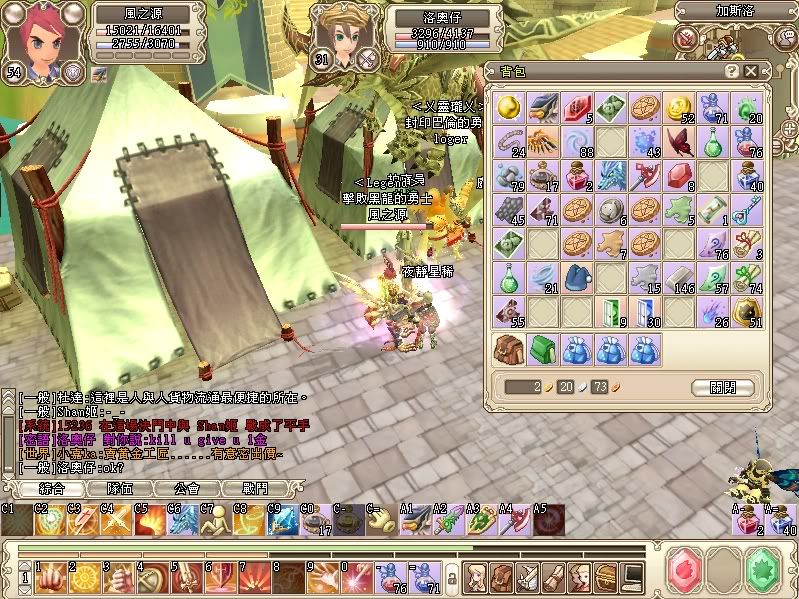Image resolution: width=799 pixels, height=599 pixels.
Task: Select the butterfly wings item
Action: 679,142
